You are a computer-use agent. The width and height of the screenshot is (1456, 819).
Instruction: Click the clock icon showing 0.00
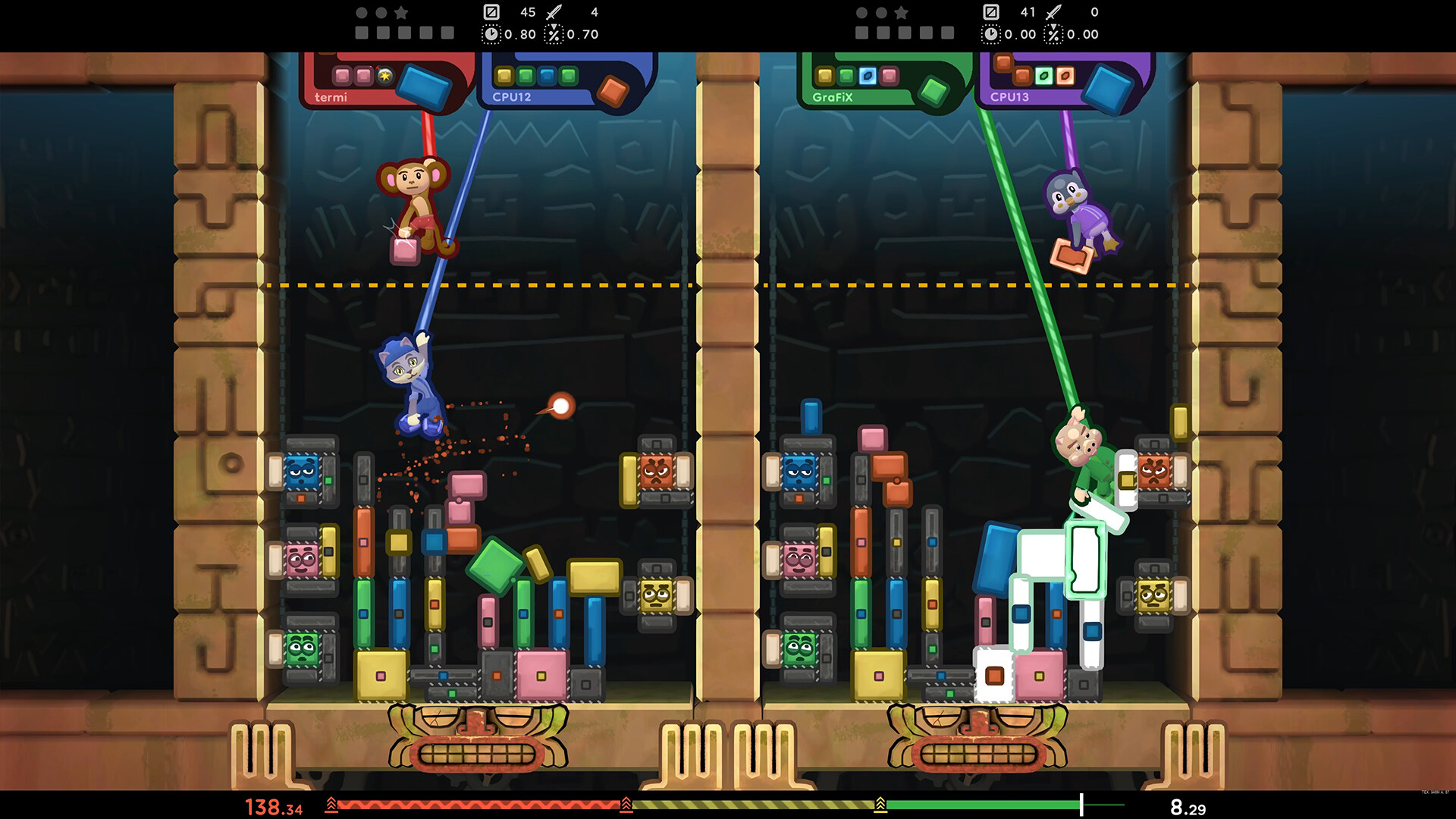(992, 33)
